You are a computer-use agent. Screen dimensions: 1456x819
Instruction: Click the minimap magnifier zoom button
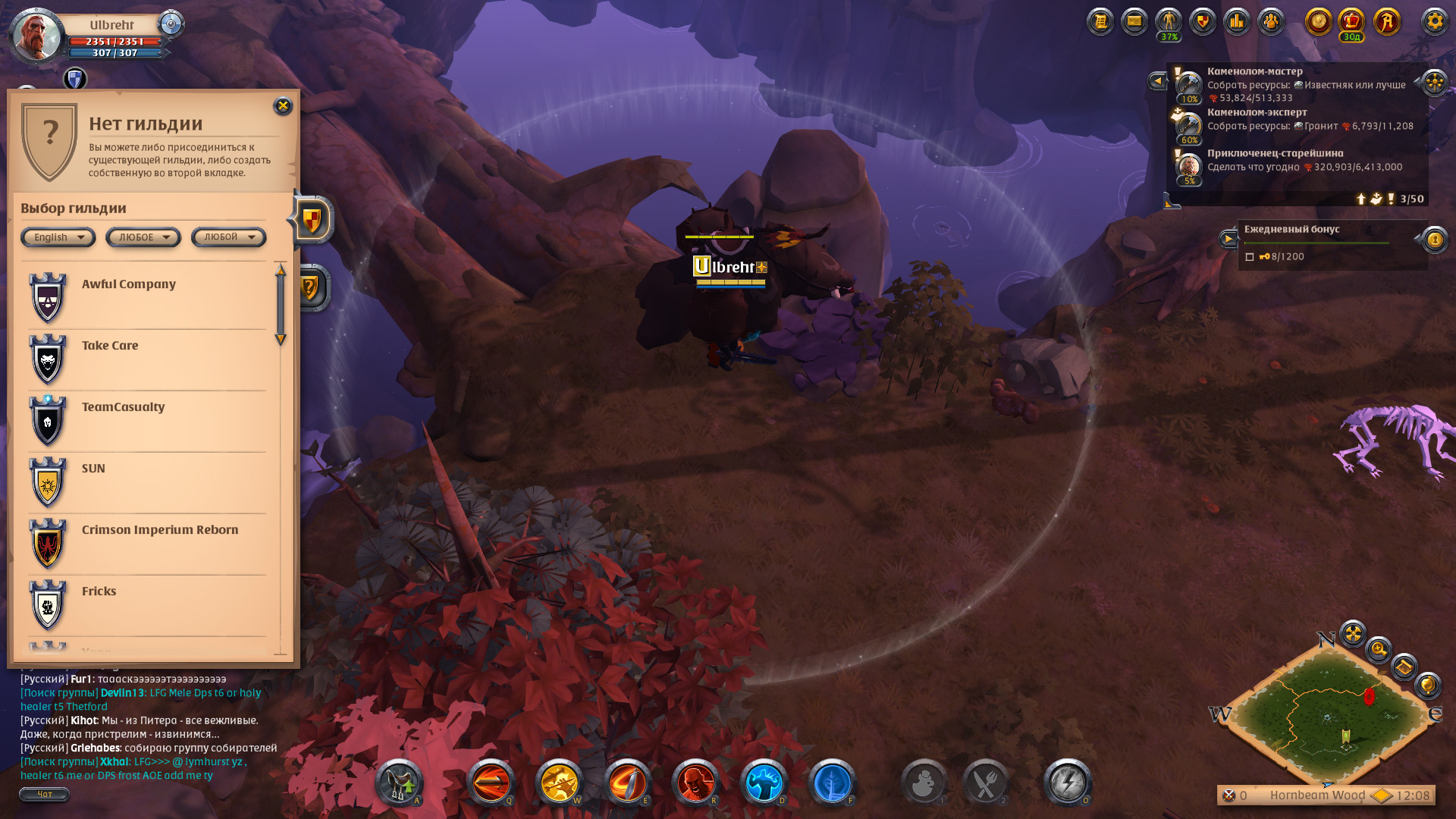tap(1378, 650)
